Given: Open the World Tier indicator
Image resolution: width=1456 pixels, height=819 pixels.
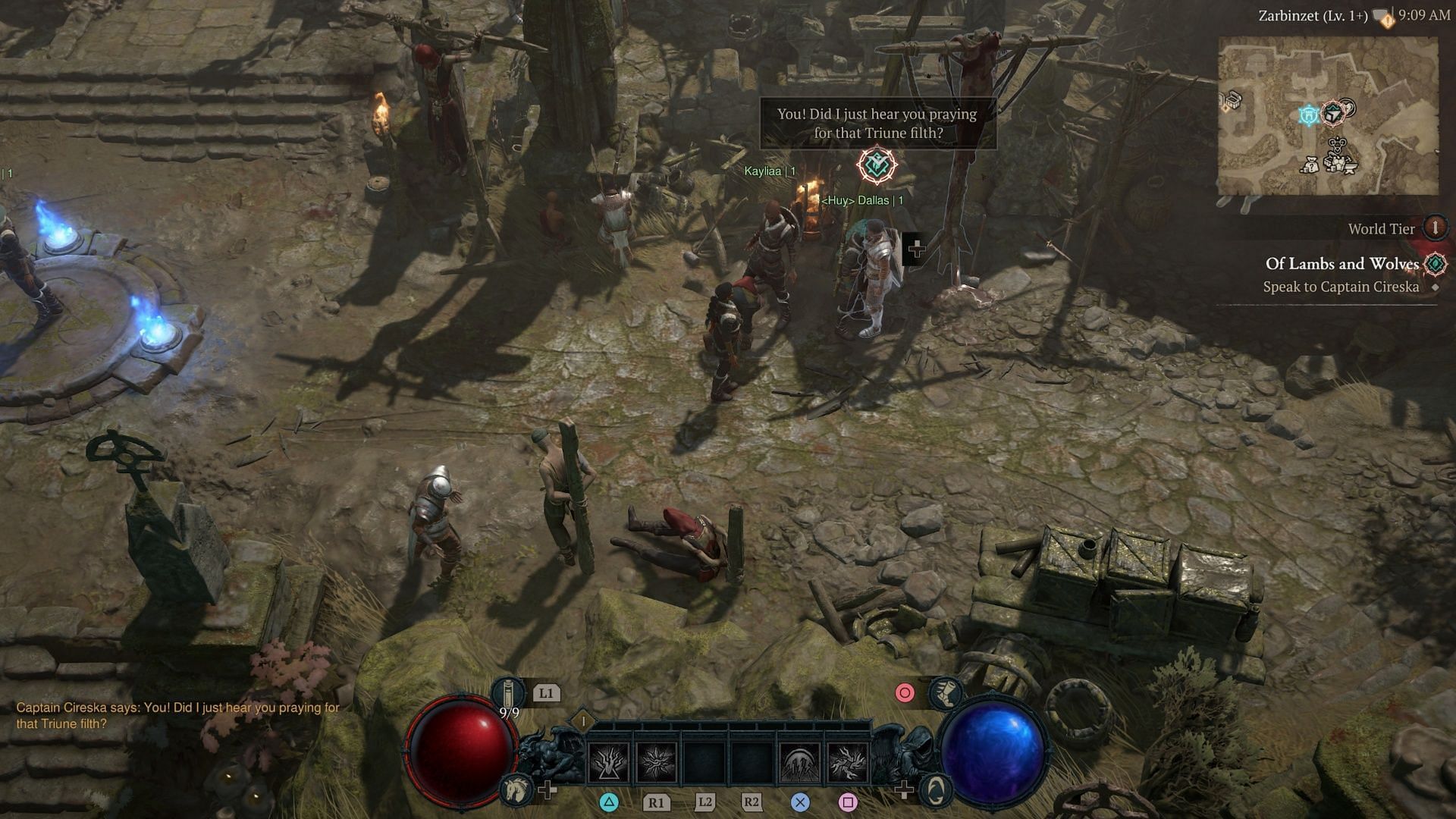Looking at the screenshot, I should [x=1434, y=227].
